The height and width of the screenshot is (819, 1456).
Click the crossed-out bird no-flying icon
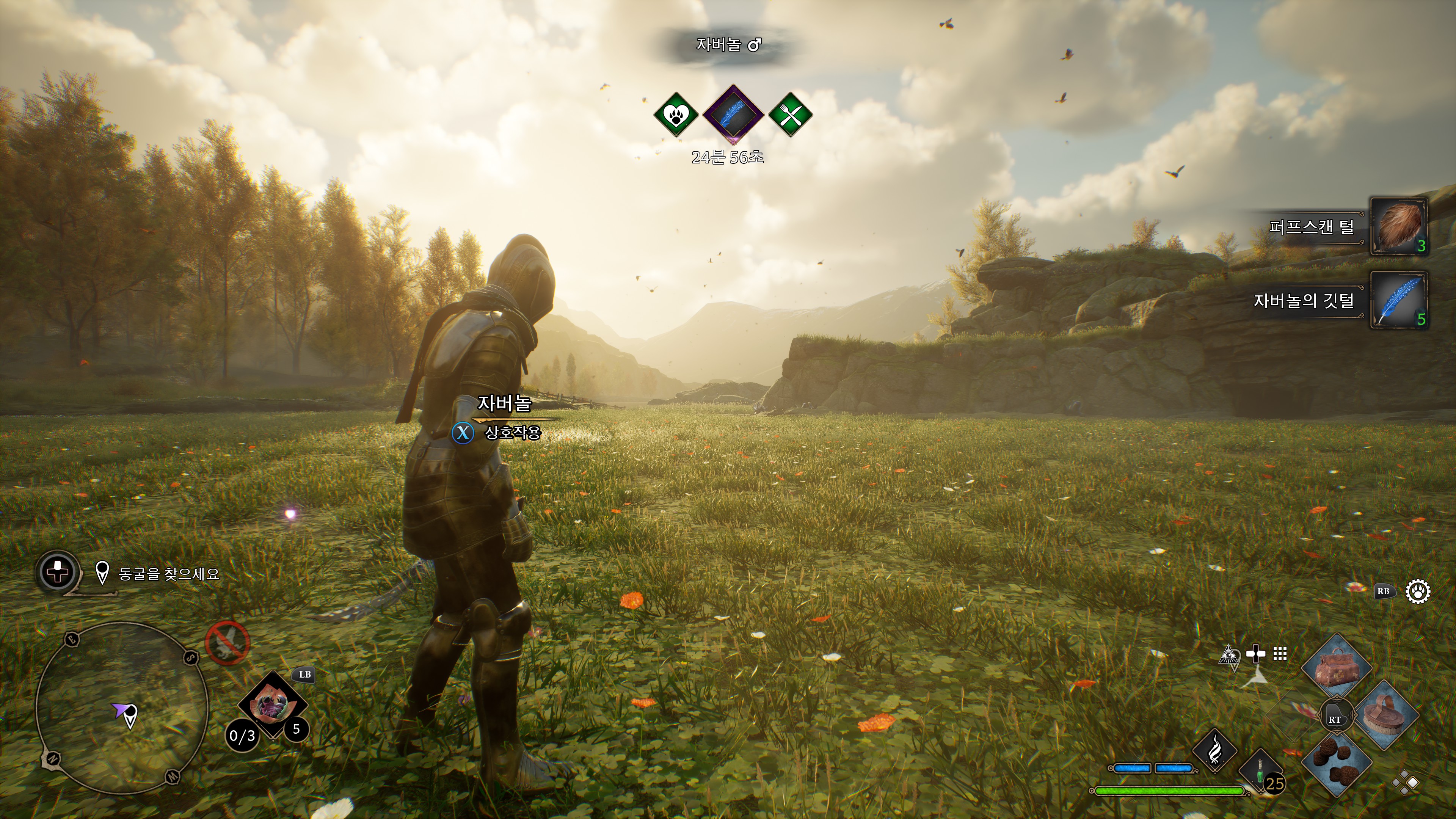point(227,643)
